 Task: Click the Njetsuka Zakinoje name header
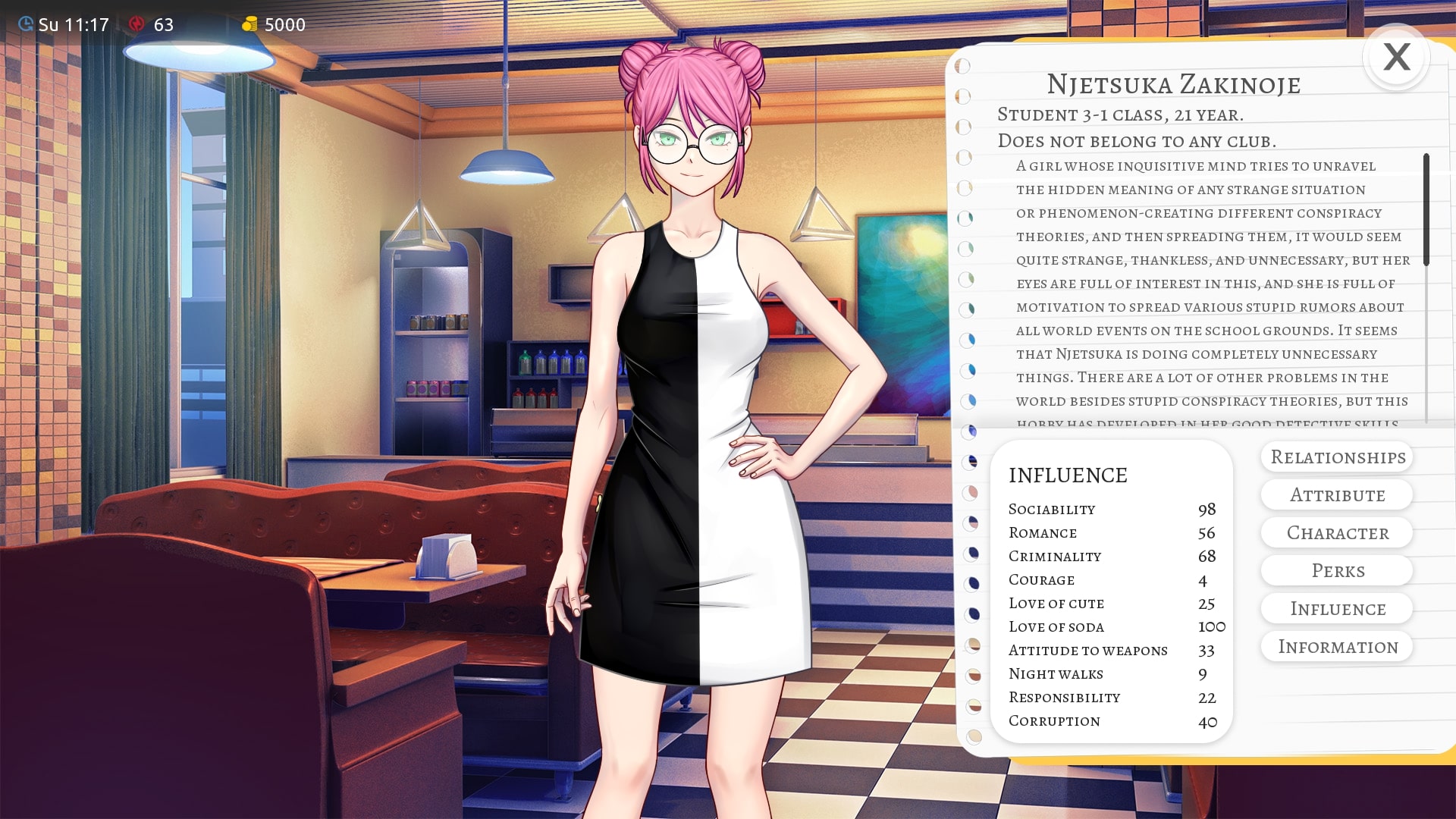(x=1174, y=85)
